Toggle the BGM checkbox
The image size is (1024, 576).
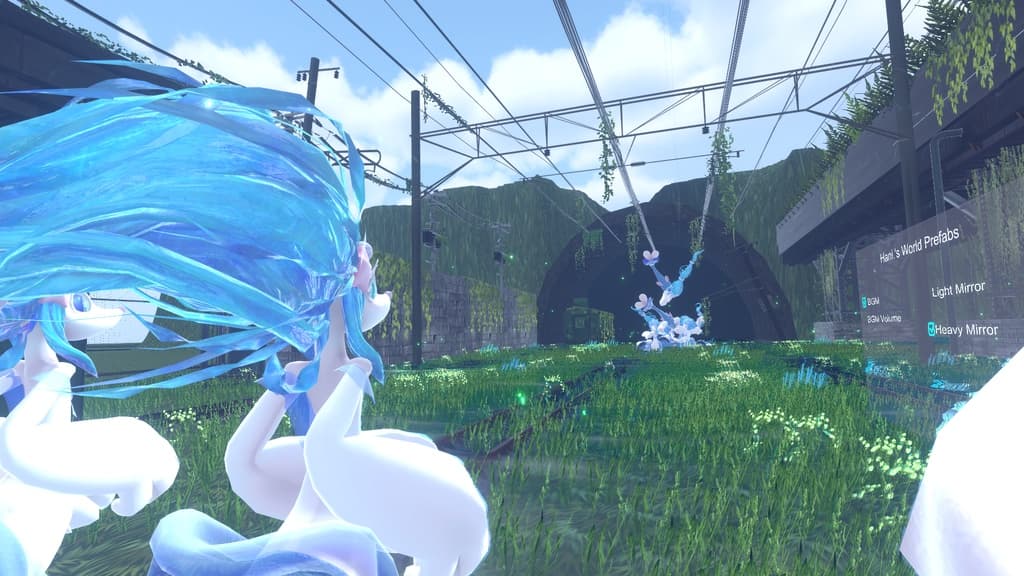[x=864, y=300]
